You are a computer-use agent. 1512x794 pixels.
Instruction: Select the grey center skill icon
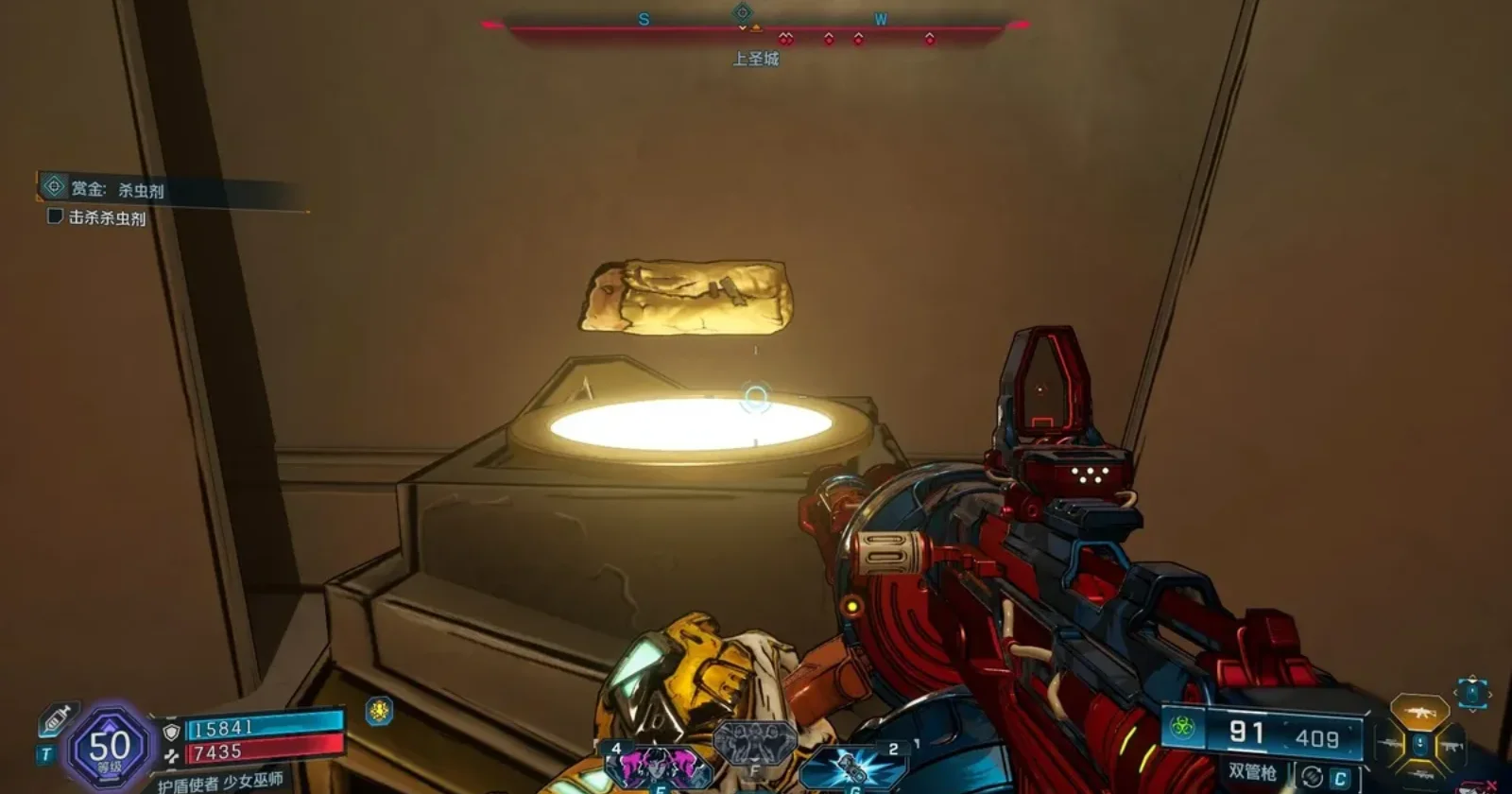point(755,743)
